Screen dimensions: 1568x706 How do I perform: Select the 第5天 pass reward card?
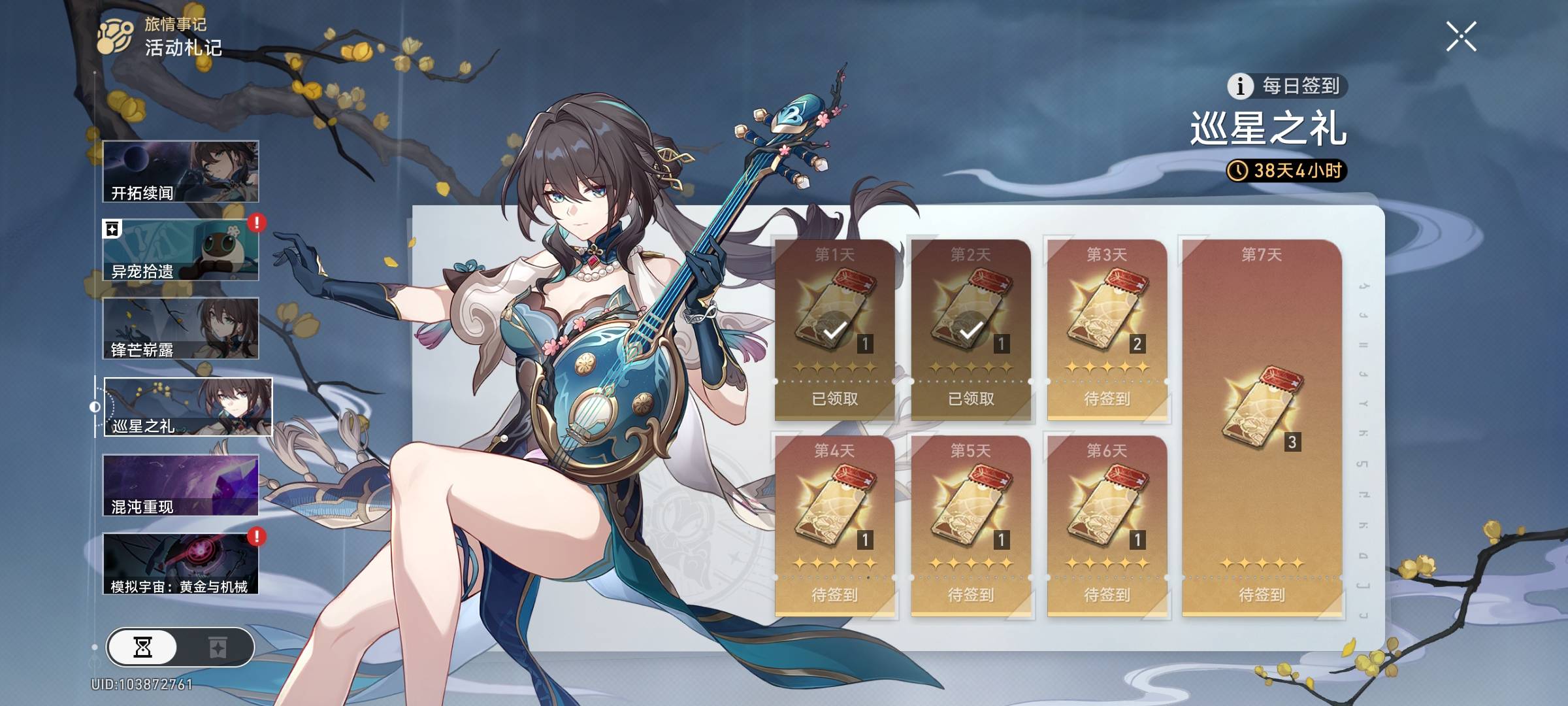tap(970, 526)
